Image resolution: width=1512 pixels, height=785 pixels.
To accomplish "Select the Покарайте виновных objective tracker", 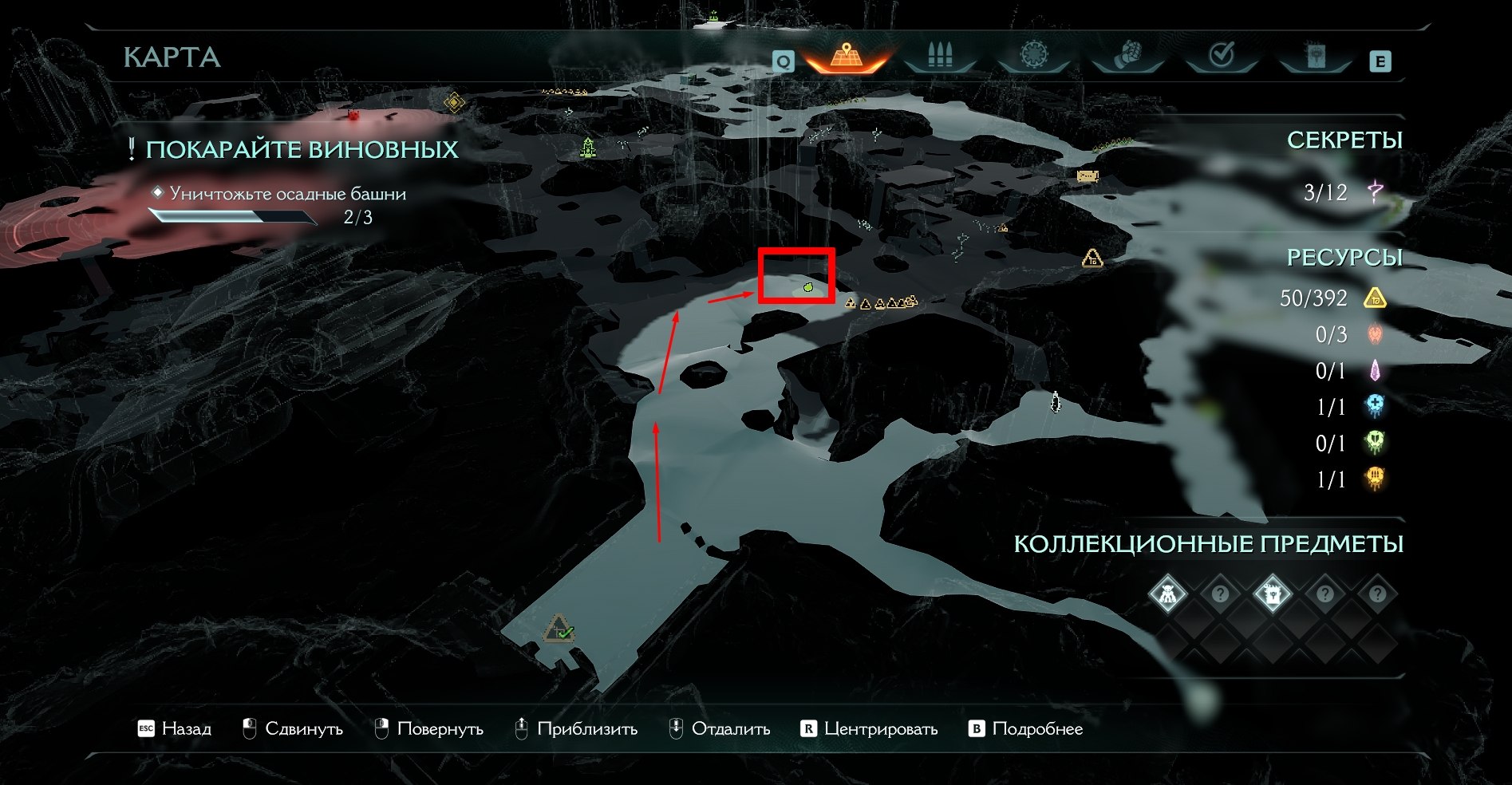I will pyautogui.click(x=301, y=150).
